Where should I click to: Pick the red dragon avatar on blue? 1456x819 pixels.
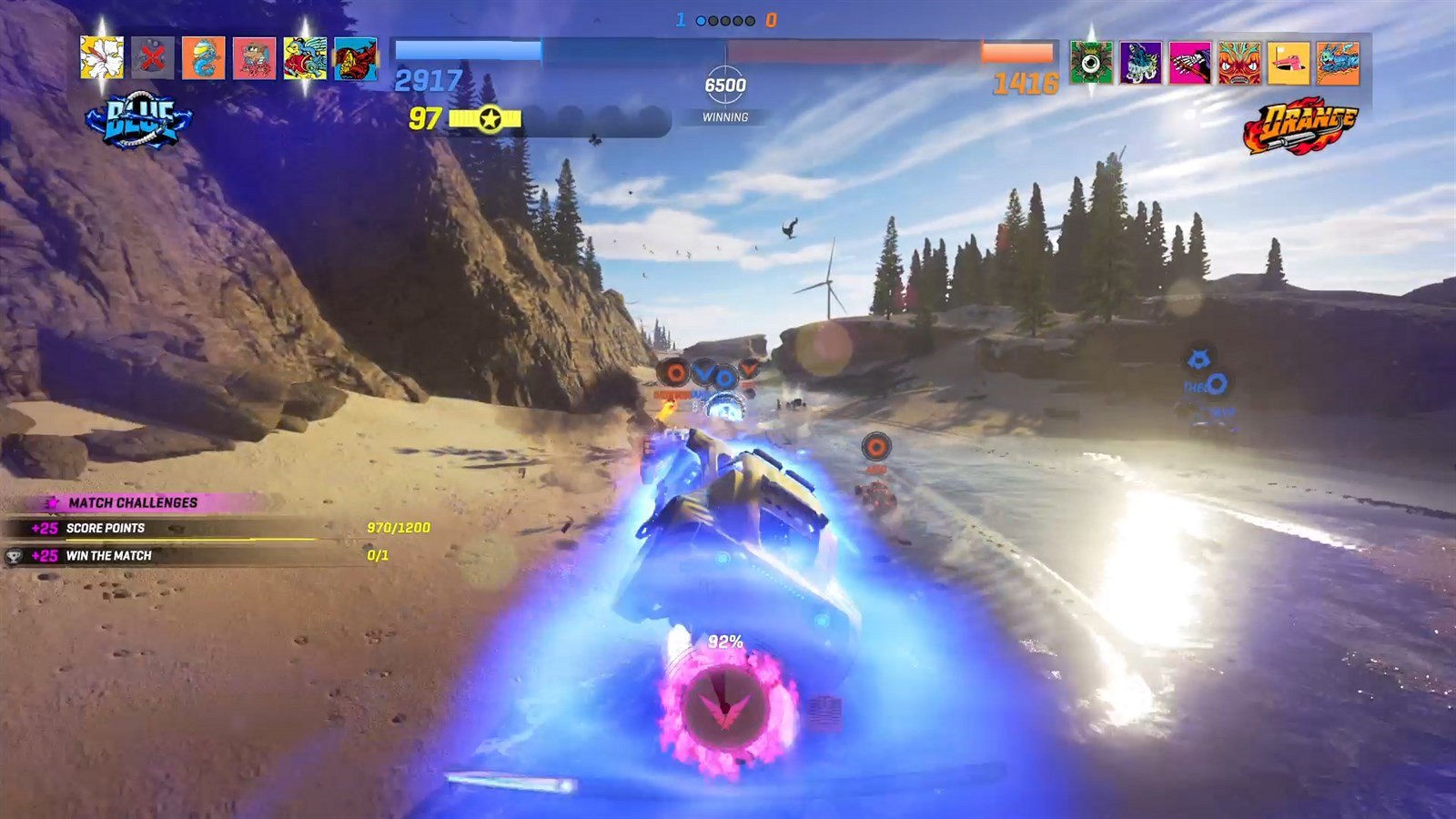(356, 59)
